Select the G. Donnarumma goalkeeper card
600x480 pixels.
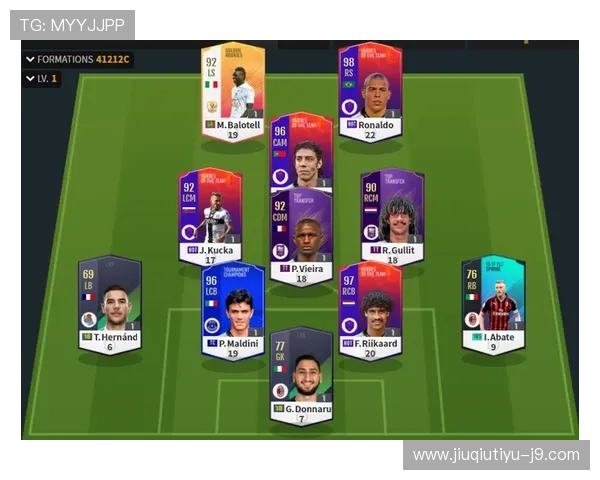(301, 375)
